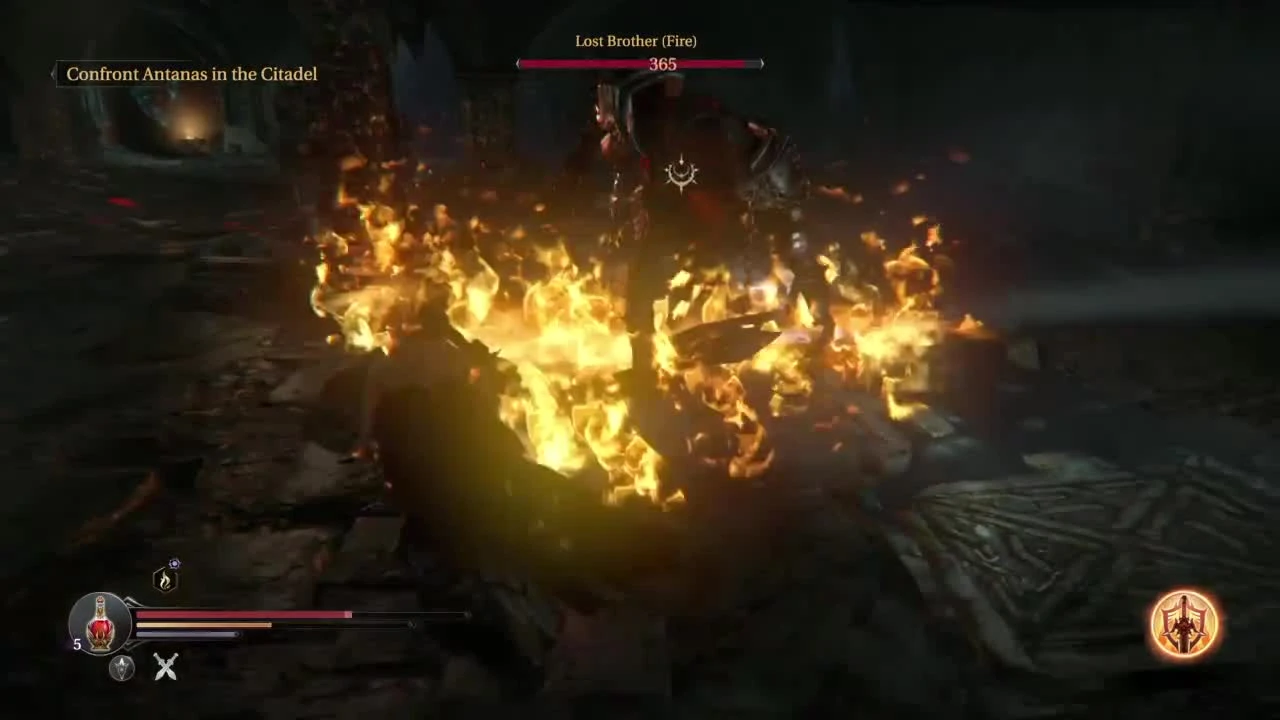This screenshot has height=720, width=1280.
Task: Expand the quest banner using its left chevron
Action: point(55,73)
